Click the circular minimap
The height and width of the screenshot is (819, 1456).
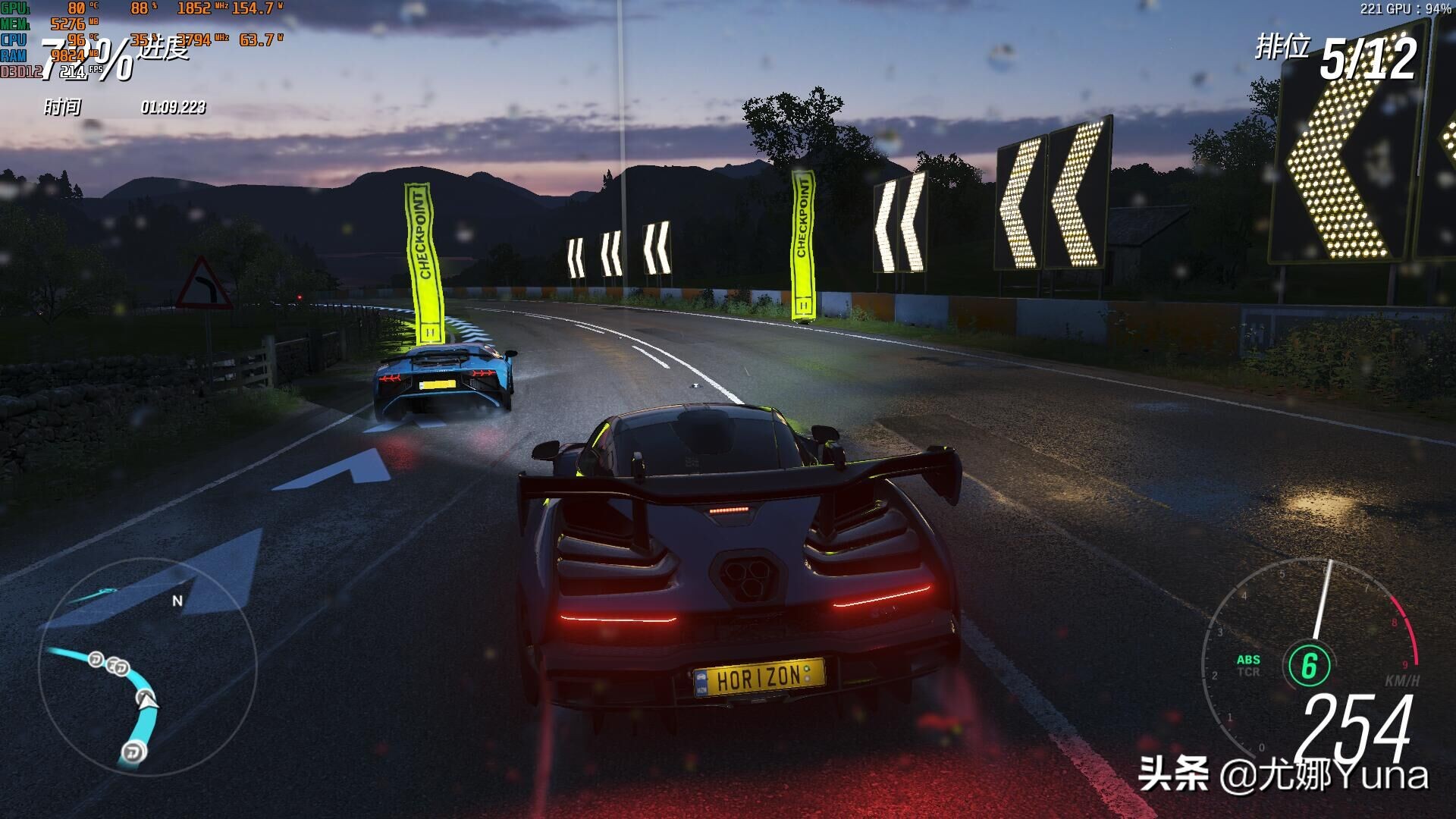pos(147,667)
